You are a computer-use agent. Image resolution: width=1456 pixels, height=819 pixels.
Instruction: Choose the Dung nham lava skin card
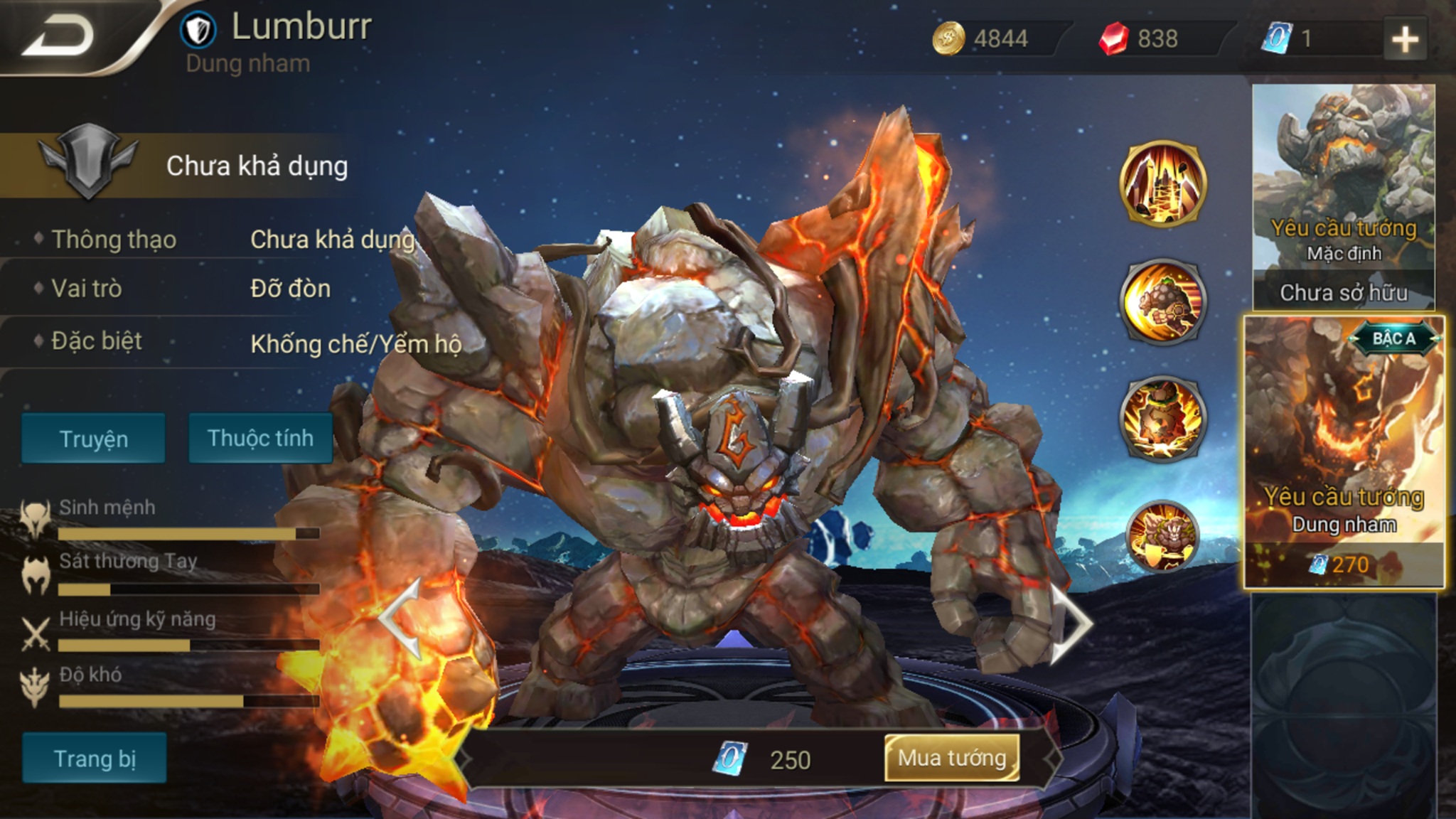point(1344,453)
